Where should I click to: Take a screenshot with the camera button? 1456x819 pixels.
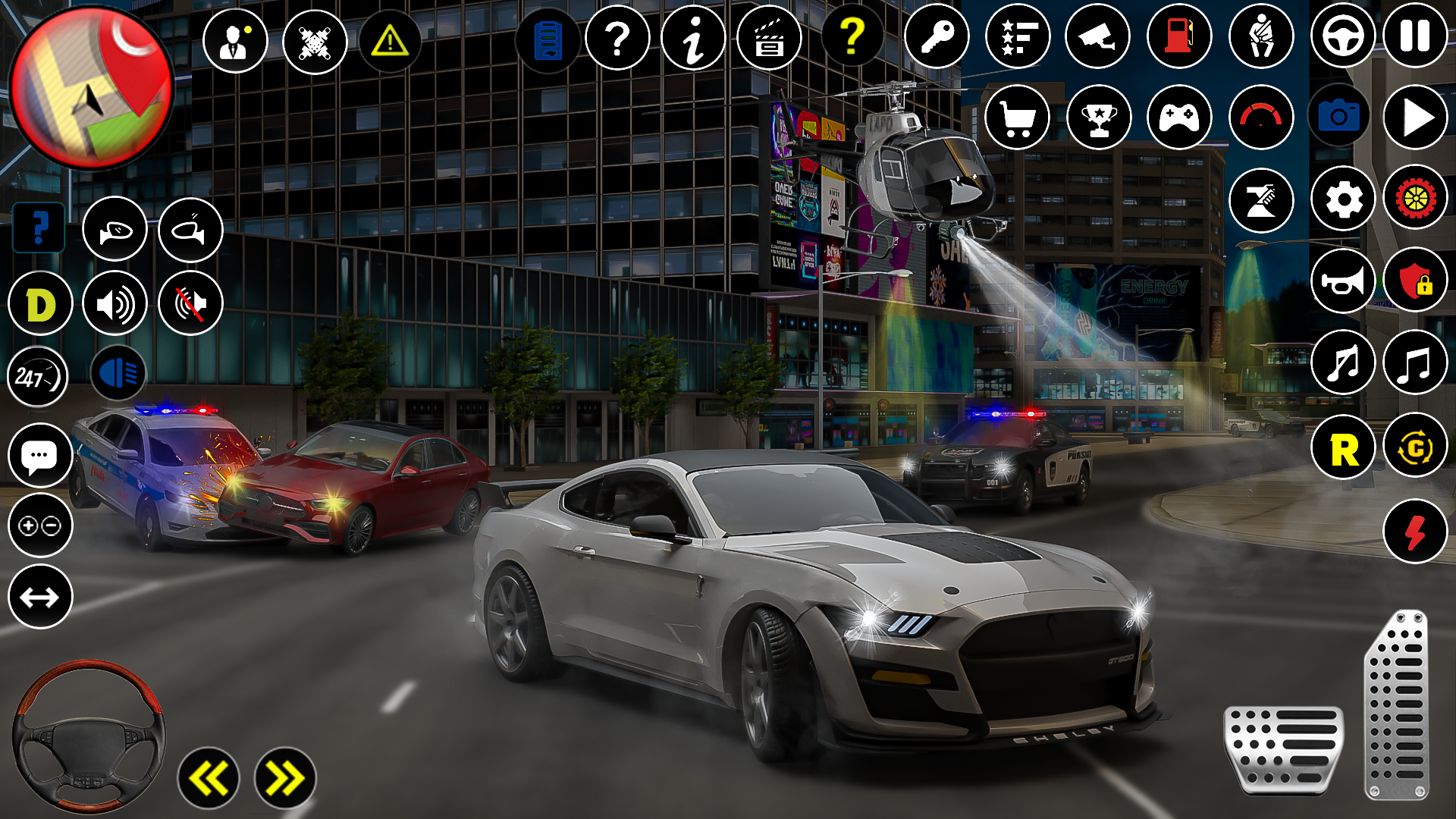tap(1338, 117)
